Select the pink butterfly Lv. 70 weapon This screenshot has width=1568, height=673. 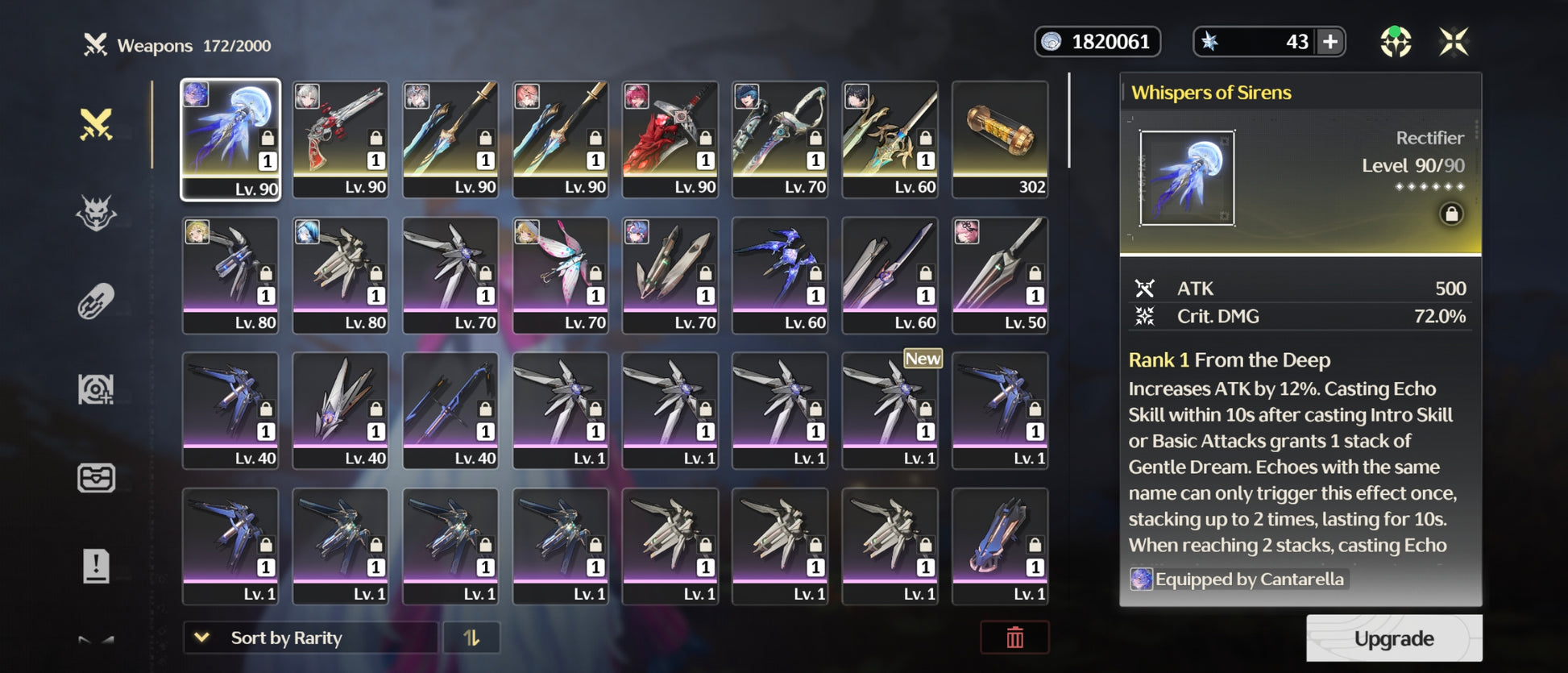click(560, 275)
